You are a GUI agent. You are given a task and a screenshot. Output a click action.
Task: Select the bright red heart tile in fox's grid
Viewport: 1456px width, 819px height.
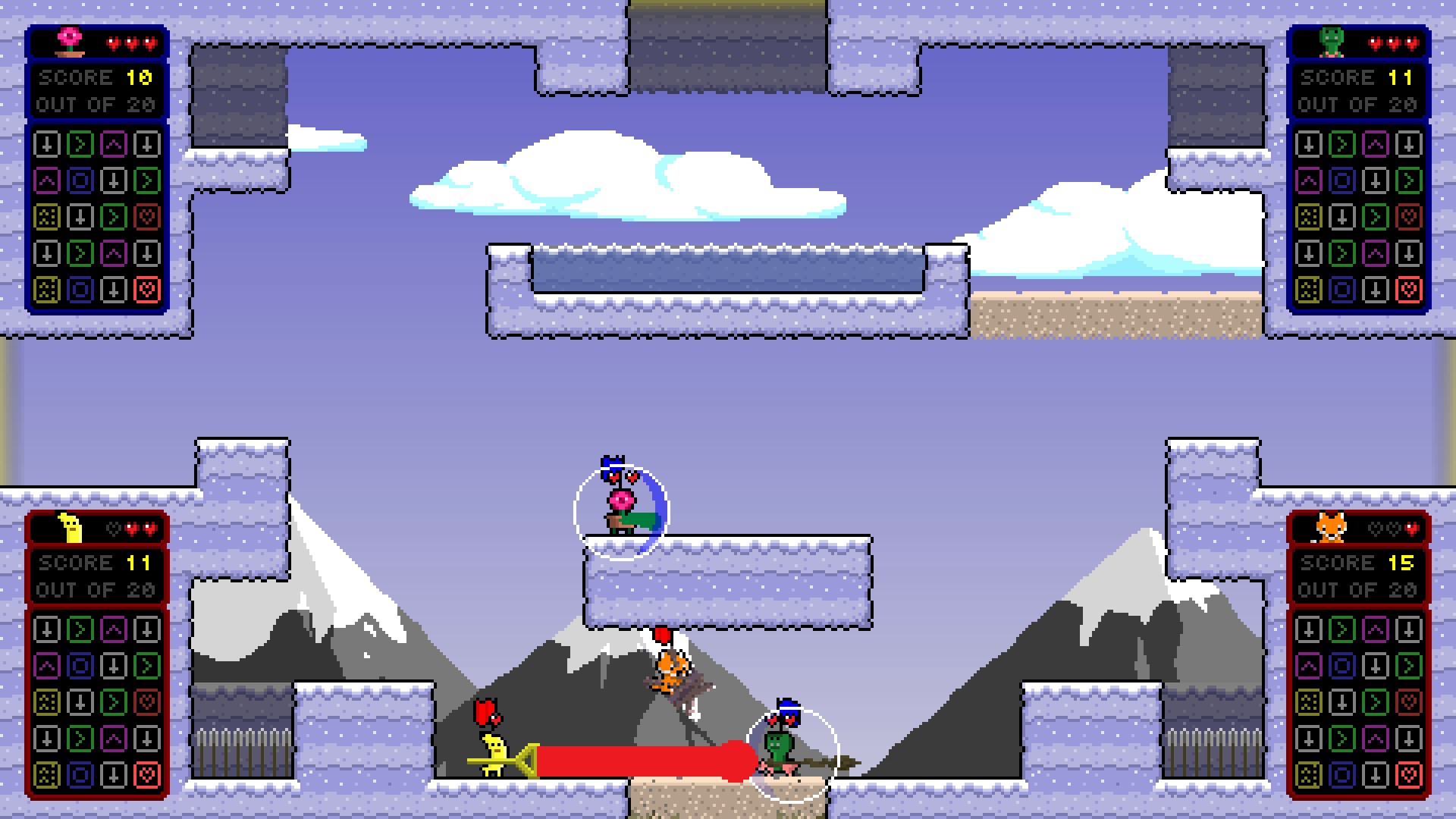(x=1408, y=774)
